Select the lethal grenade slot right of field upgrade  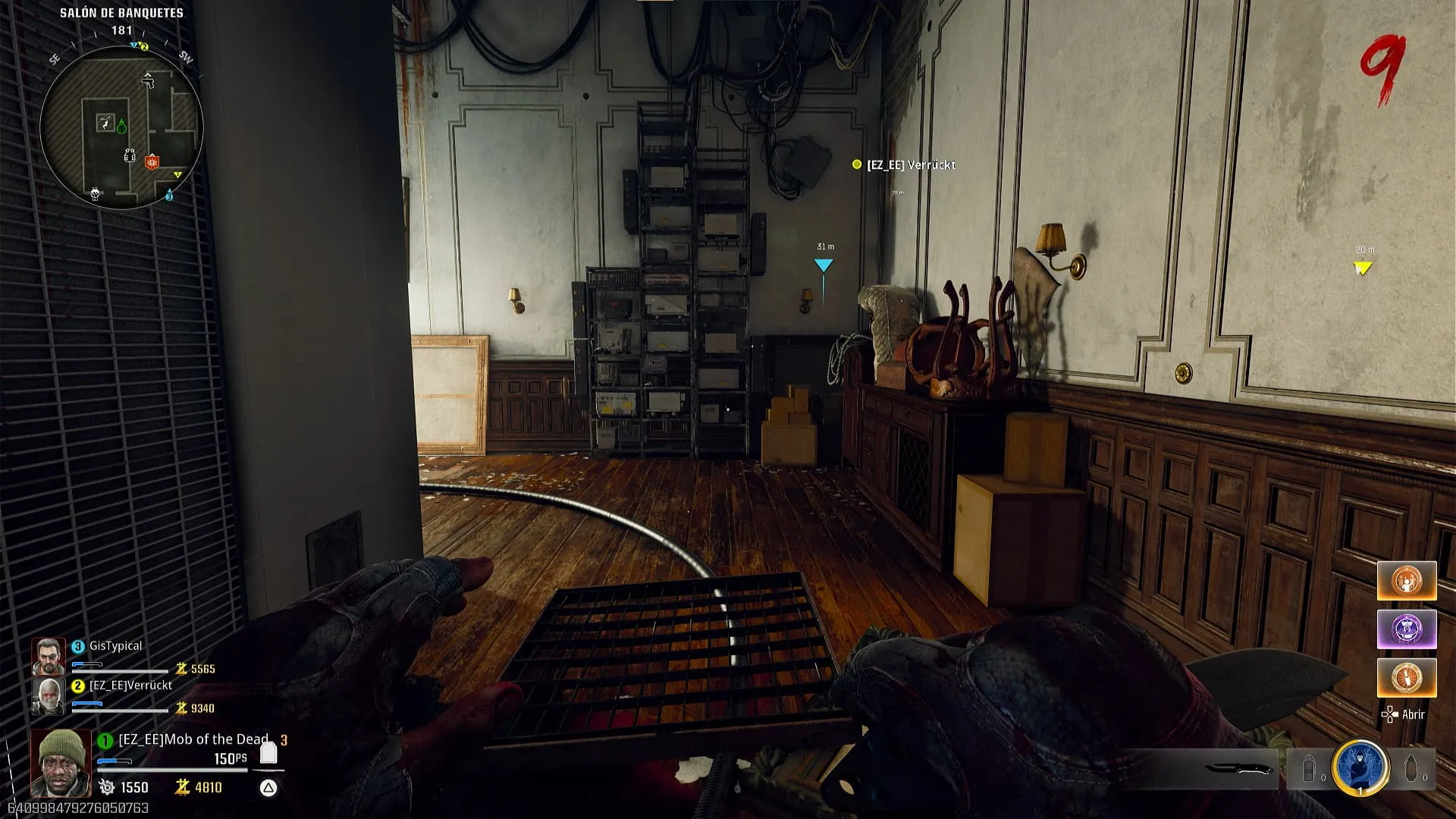pyautogui.click(x=1411, y=769)
